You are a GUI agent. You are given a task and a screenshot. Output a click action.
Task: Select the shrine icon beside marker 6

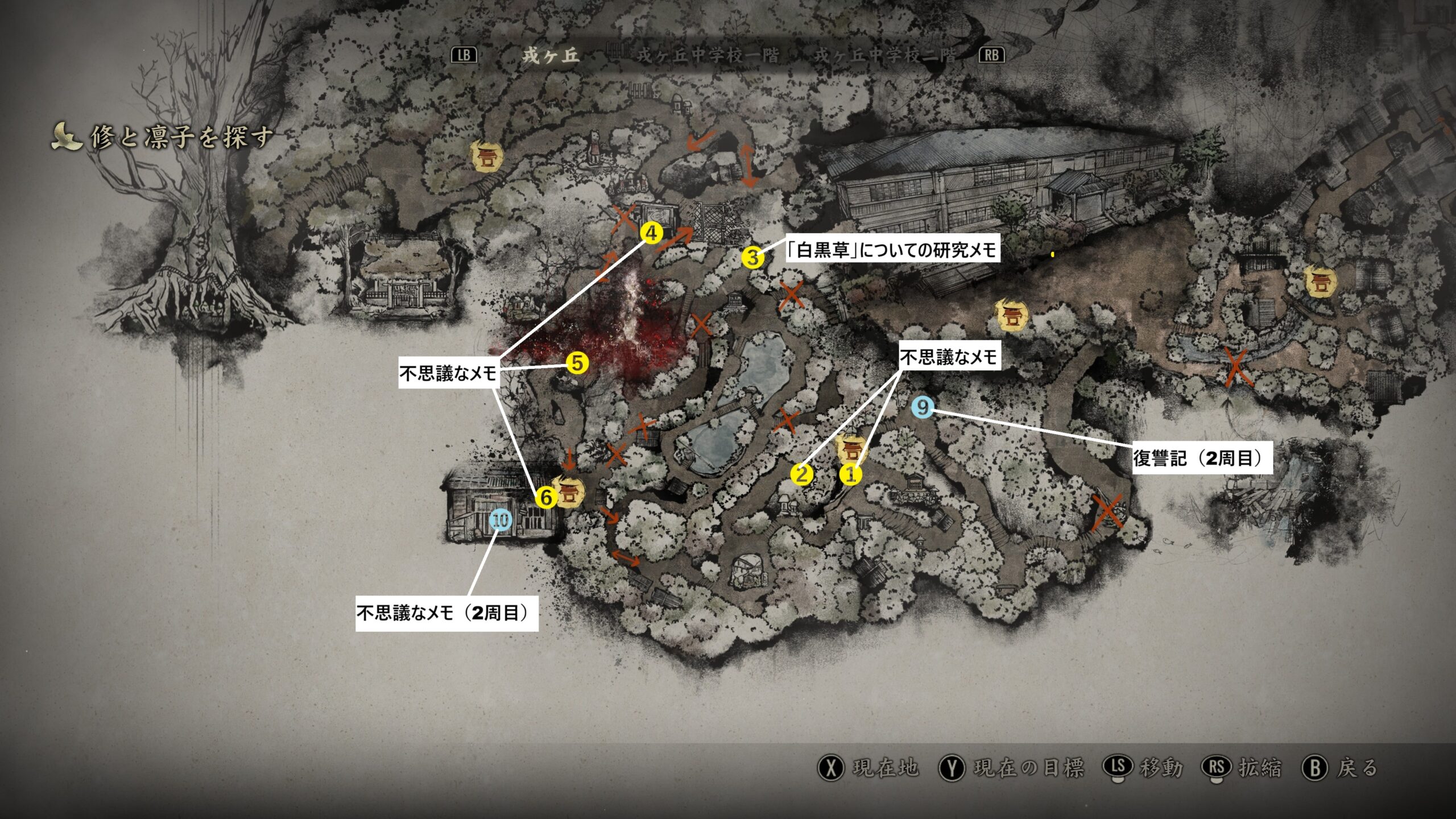click(569, 493)
